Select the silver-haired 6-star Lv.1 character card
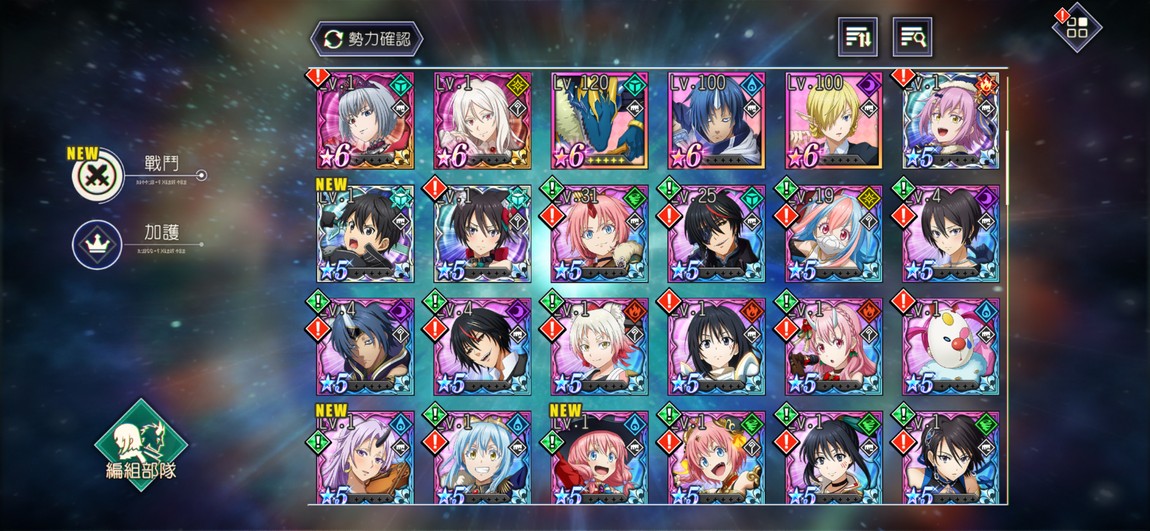The image size is (1150, 531). (x=365, y=120)
